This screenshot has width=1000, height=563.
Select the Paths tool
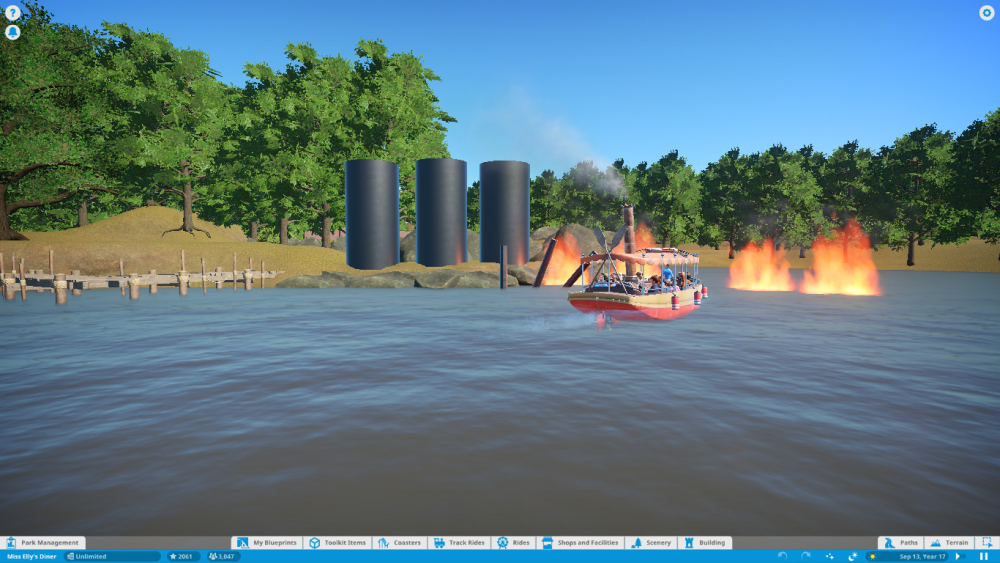coord(900,543)
